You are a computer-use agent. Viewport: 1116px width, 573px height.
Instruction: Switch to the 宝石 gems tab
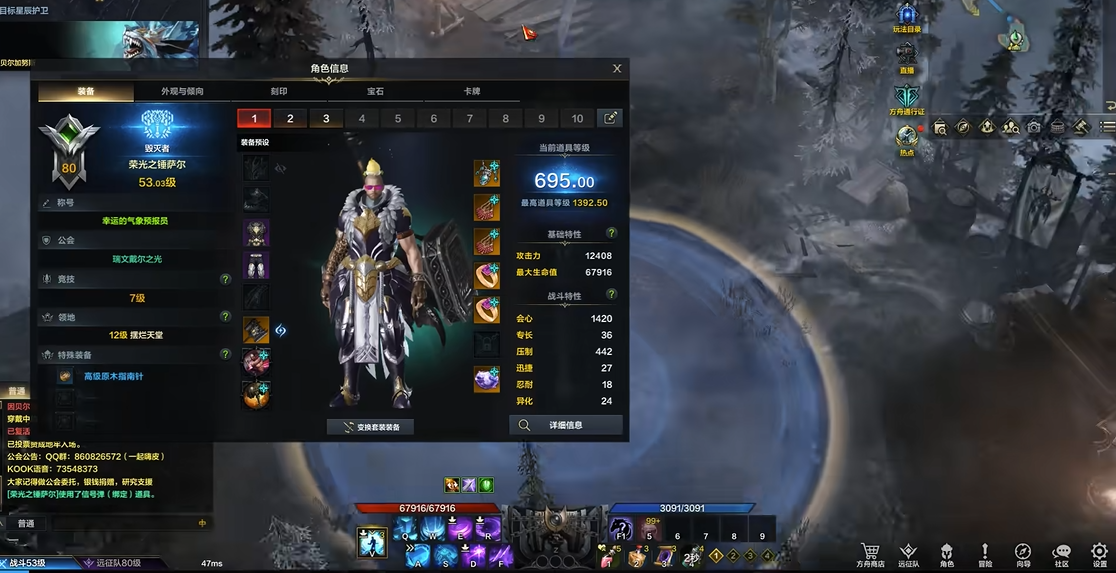tap(375, 91)
